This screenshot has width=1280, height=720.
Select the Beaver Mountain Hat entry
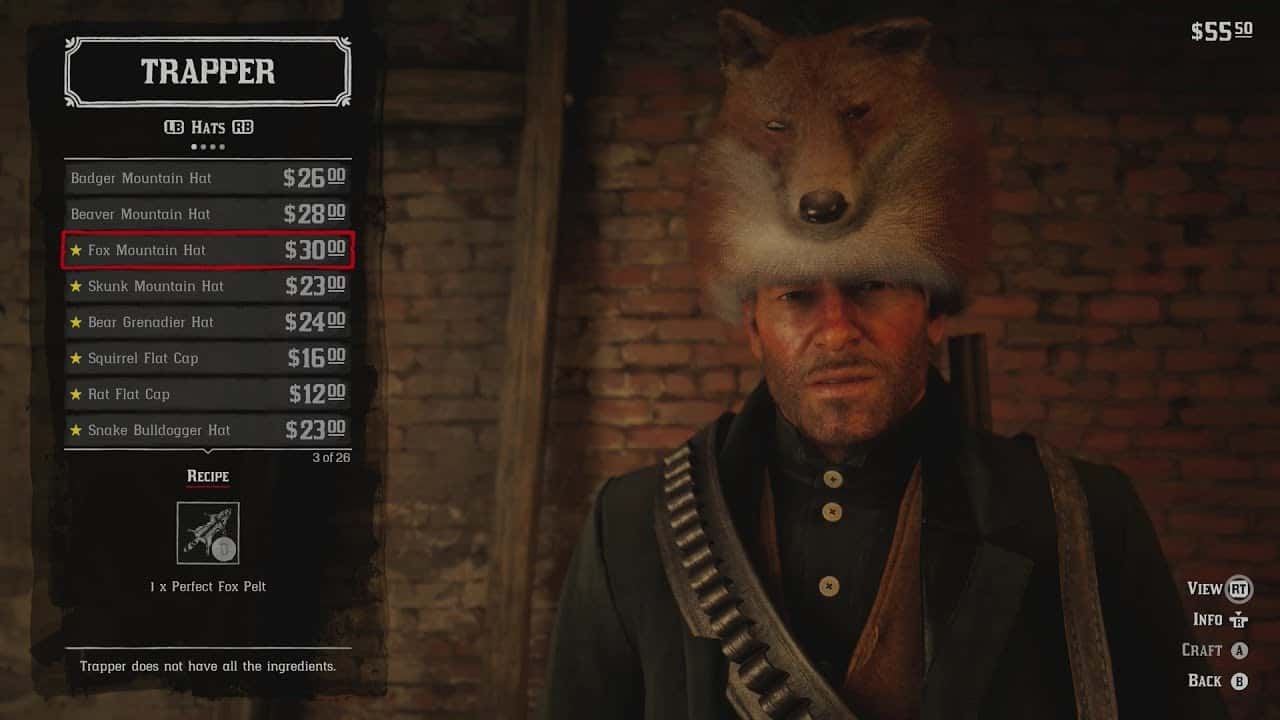click(x=140, y=214)
